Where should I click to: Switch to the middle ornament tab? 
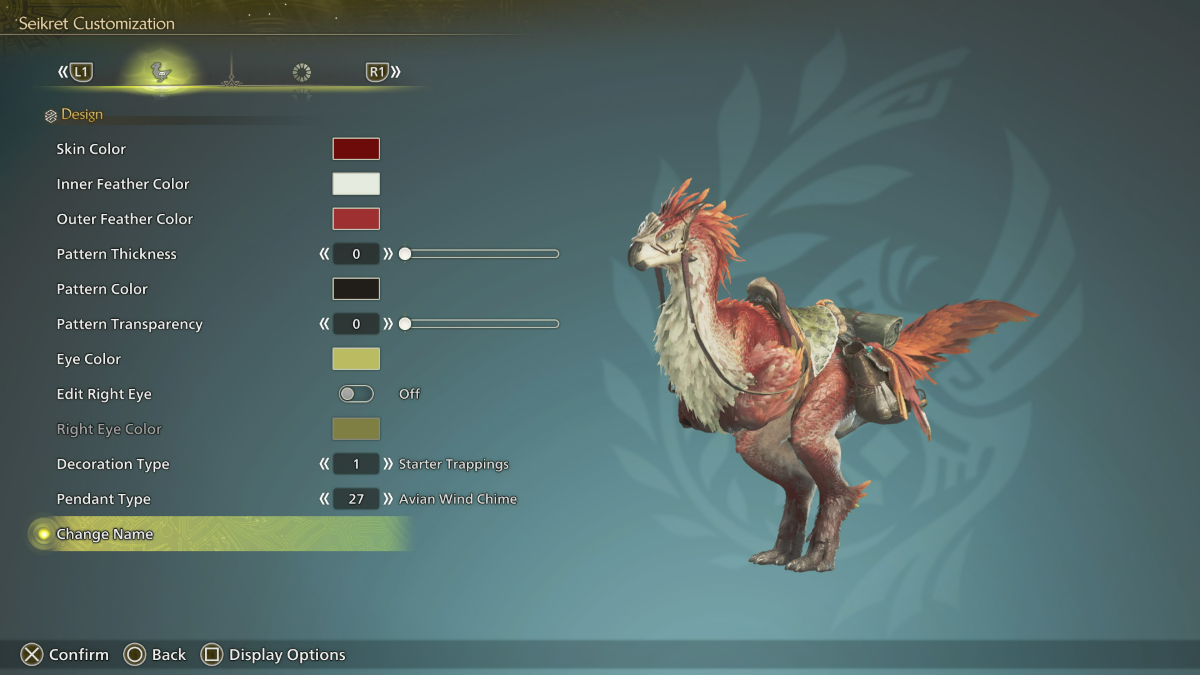[x=231, y=72]
